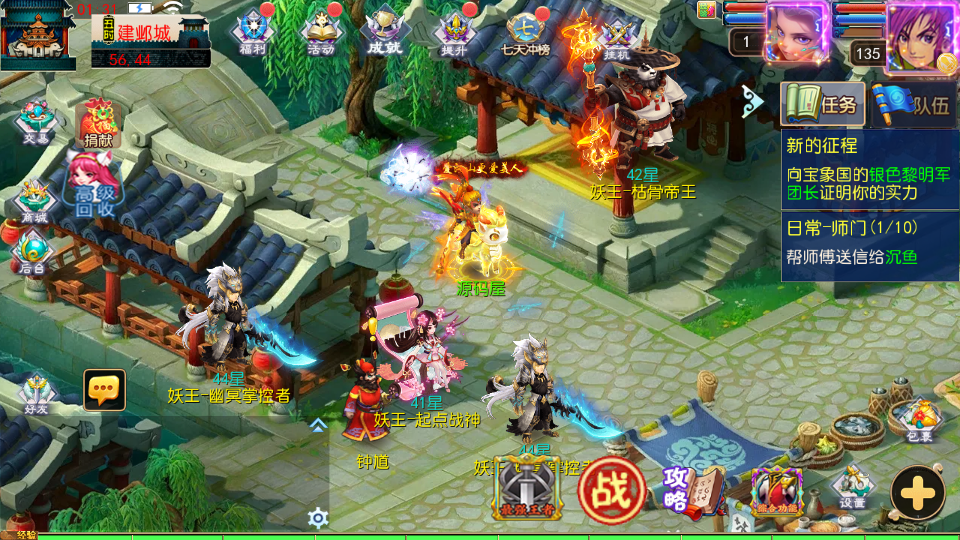Open the 后台 backstage icon
Viewport: 960px width, 540px height.
33,252
